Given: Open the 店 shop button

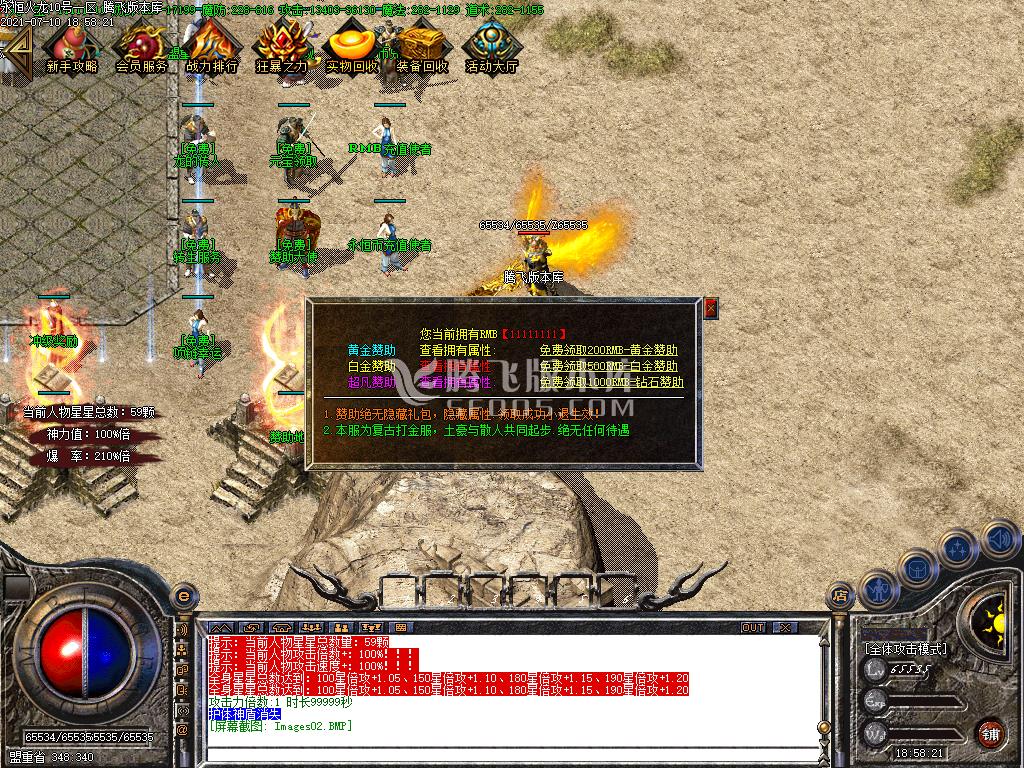Looking at the screenshot, I should coord(839,596).
